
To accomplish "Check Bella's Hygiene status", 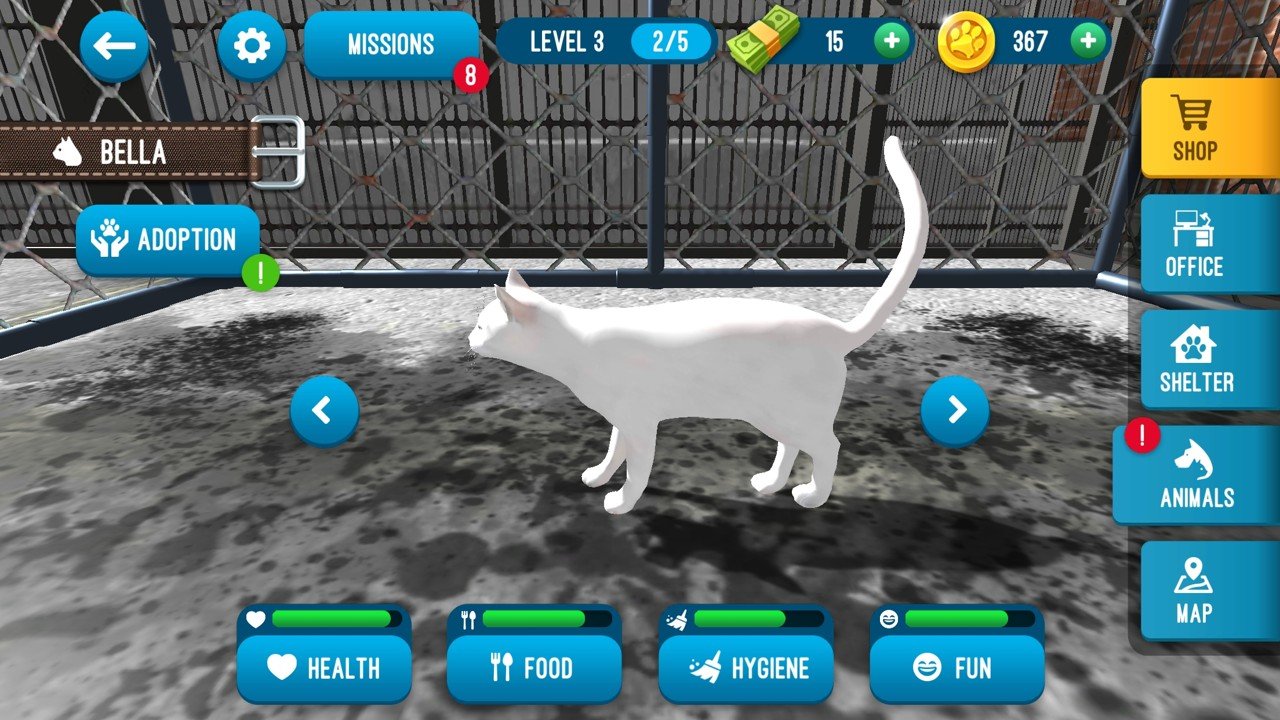I will pos(747,669).
